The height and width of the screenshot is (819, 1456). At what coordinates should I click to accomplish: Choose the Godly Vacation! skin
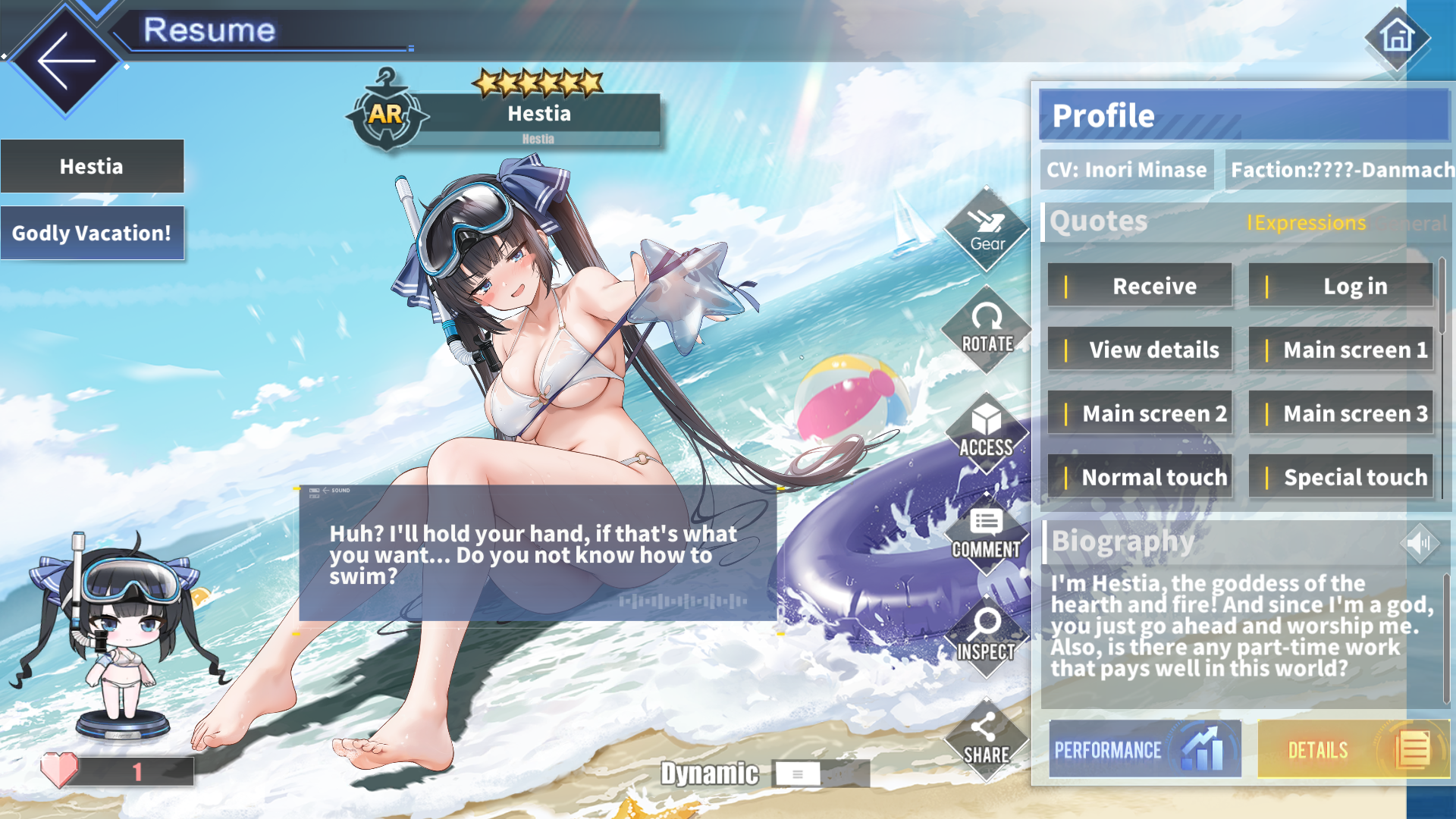[x=92, y=233]
